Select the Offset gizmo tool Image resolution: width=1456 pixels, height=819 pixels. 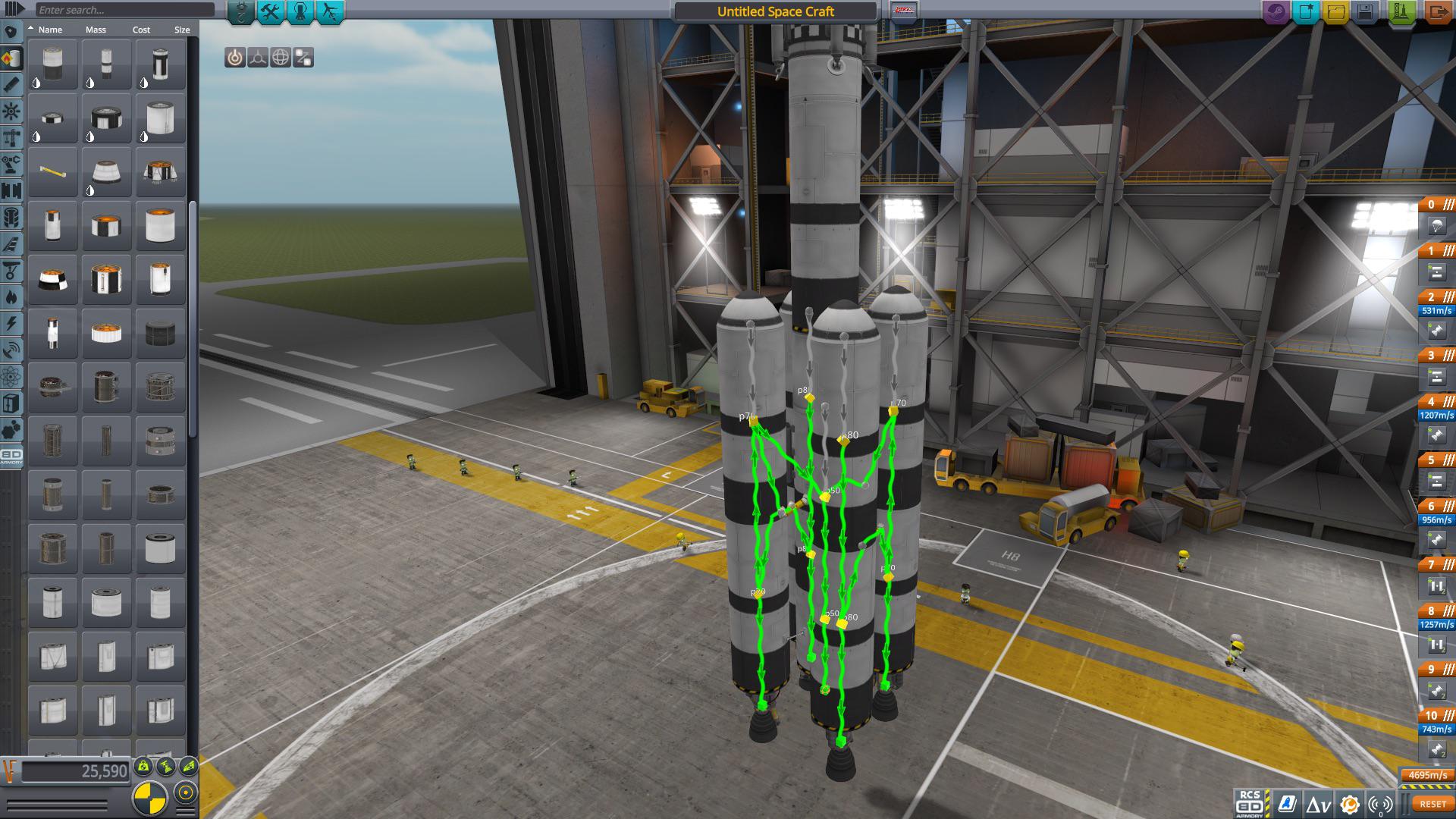258,57
